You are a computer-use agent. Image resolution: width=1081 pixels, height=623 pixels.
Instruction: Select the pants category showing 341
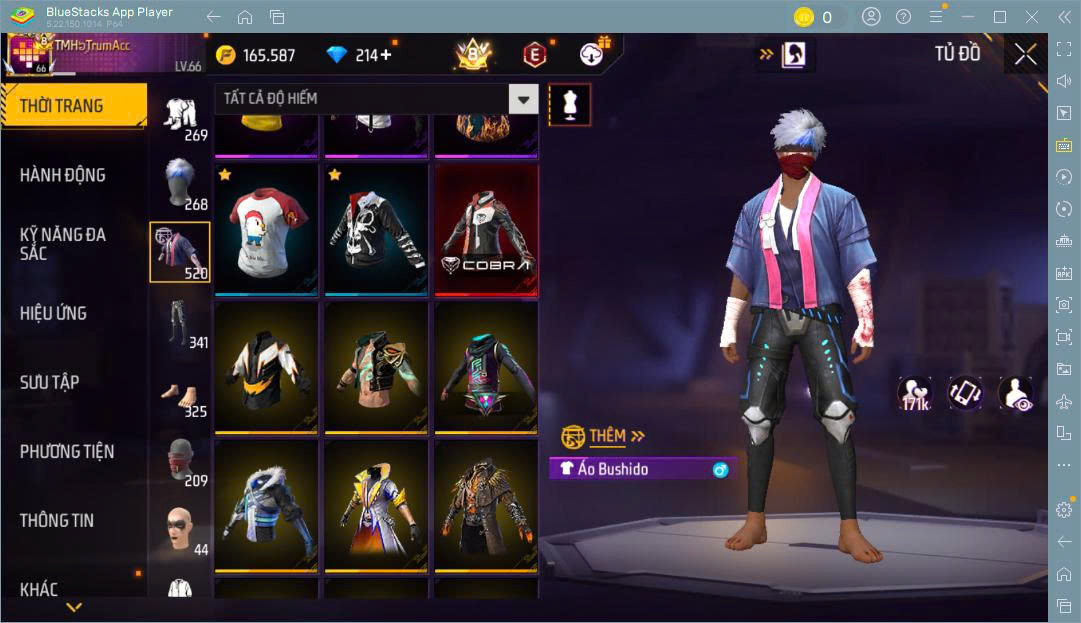pos(181,323)
